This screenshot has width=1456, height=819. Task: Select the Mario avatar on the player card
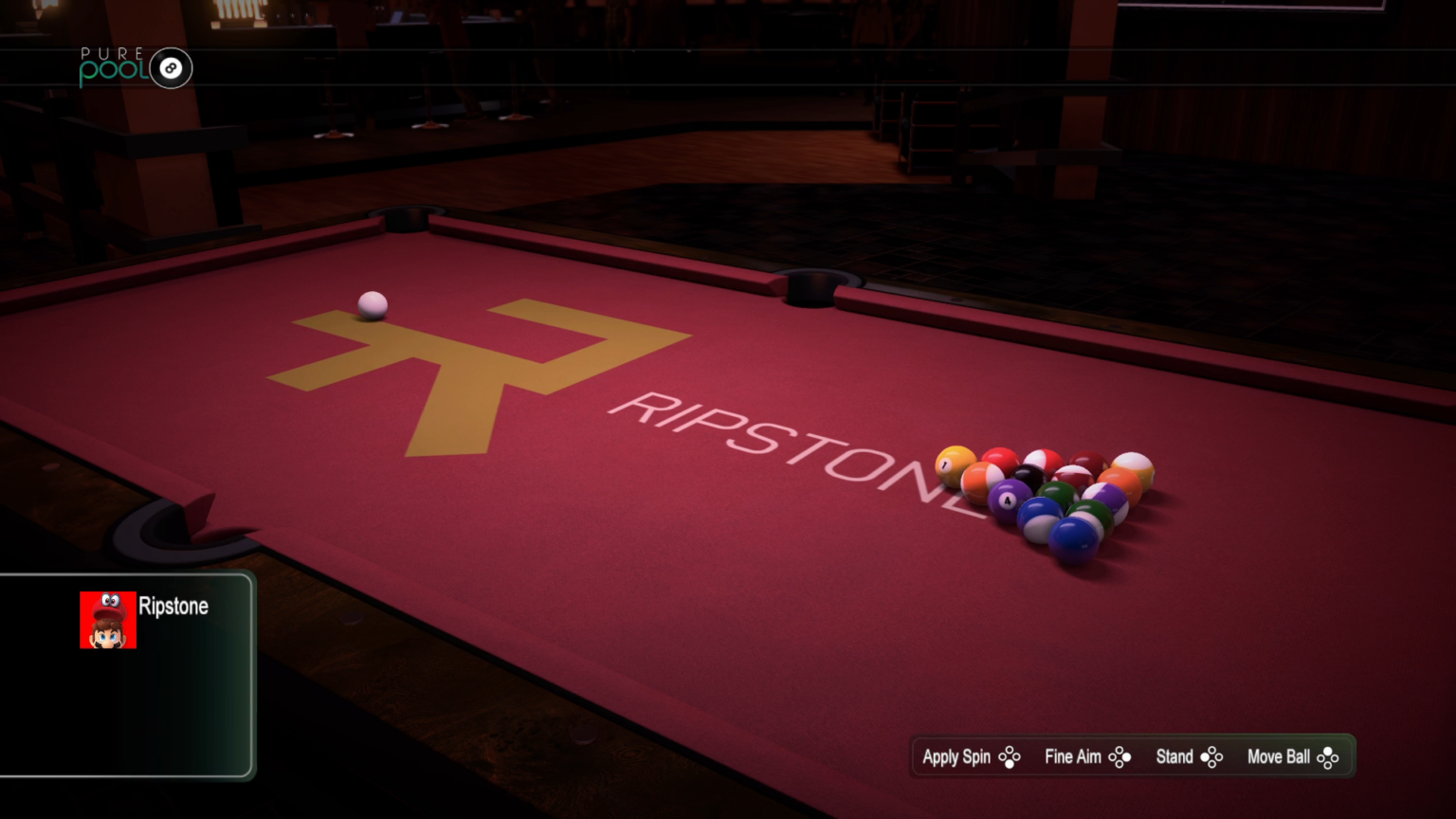tap(107, 619)
